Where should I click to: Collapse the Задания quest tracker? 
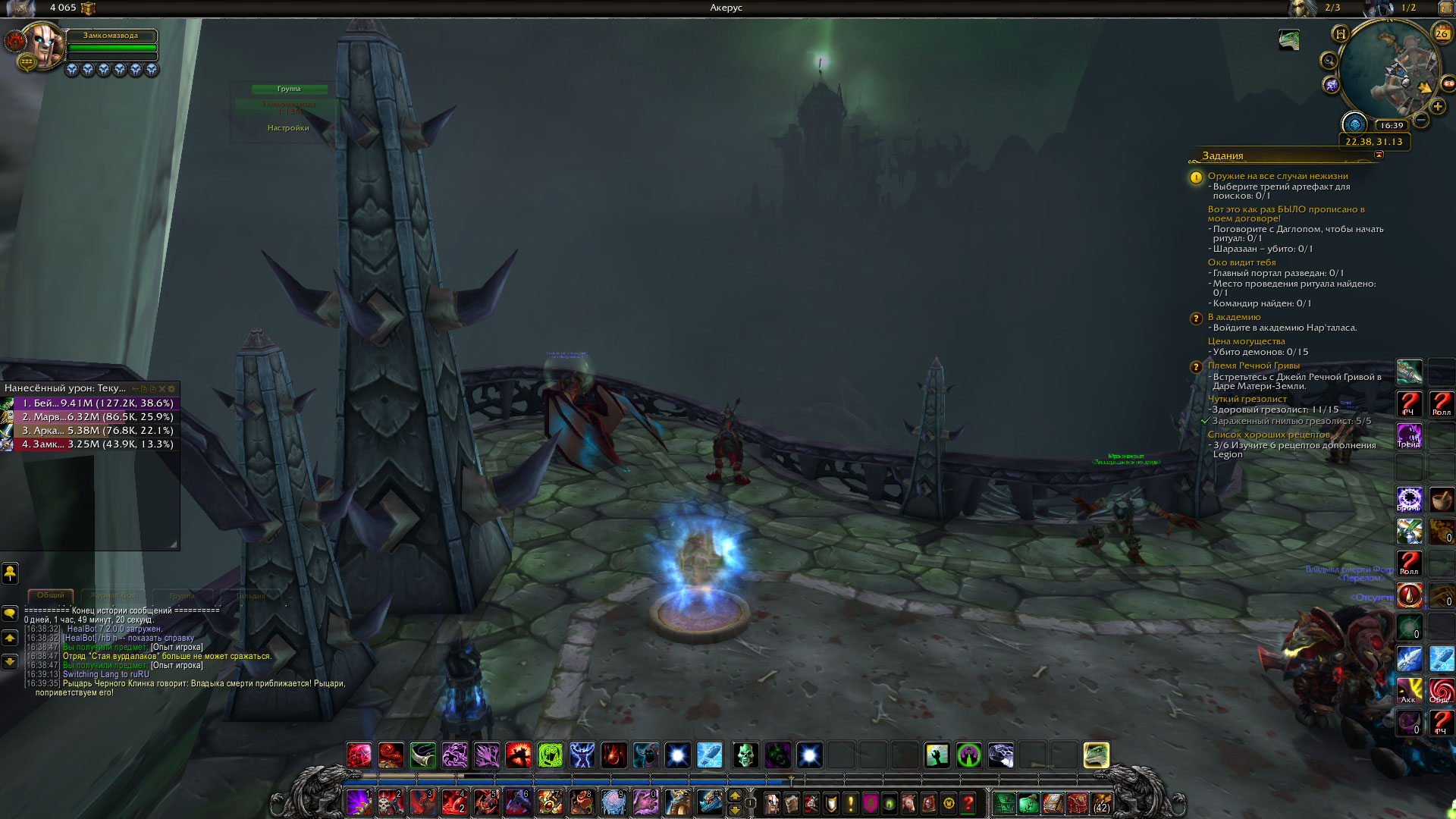tap(1379, 155)
